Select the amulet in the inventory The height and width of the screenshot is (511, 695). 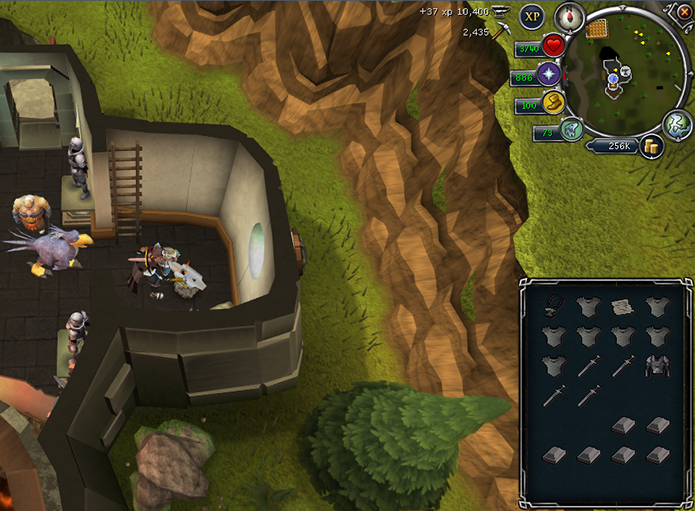tap(554, 306)
